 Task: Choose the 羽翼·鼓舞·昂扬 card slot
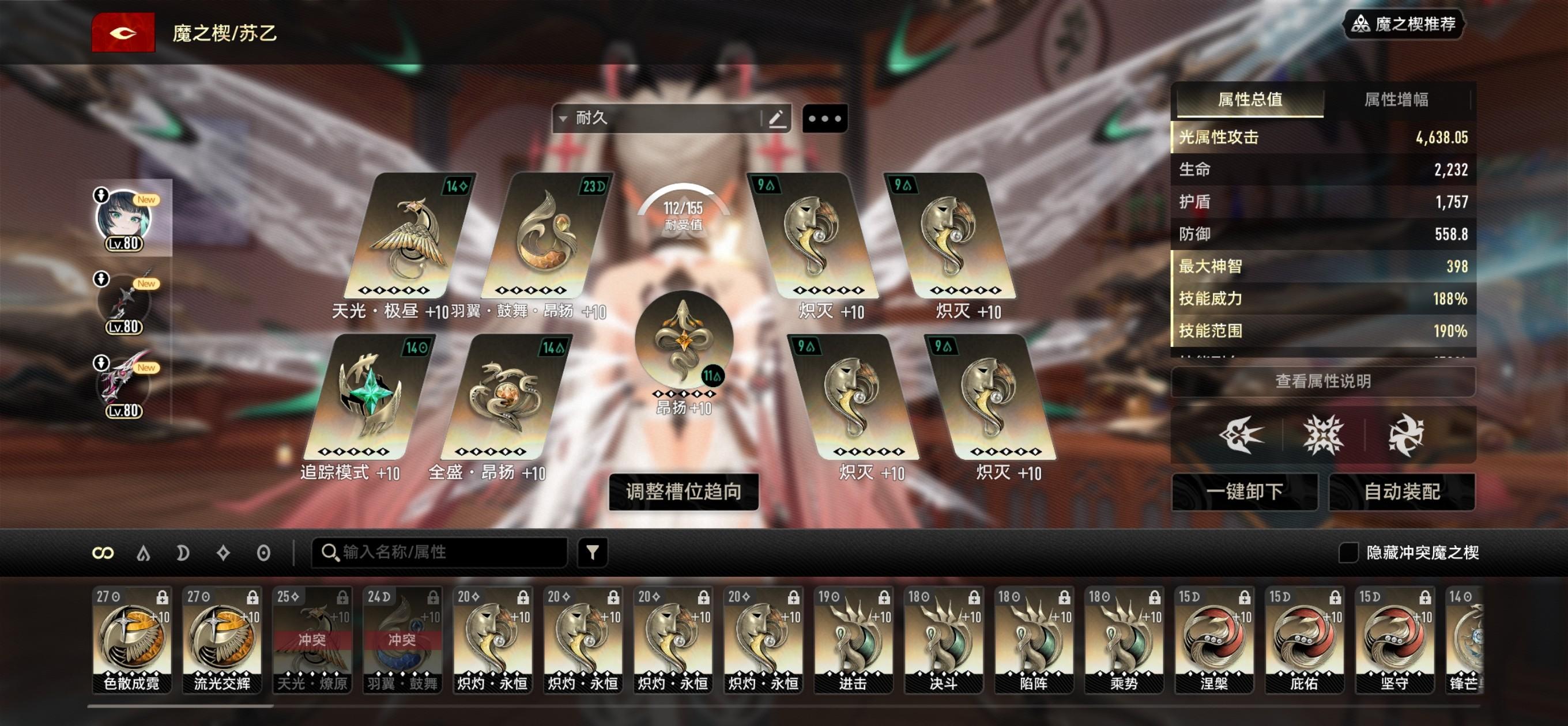(x=546, y=237)
